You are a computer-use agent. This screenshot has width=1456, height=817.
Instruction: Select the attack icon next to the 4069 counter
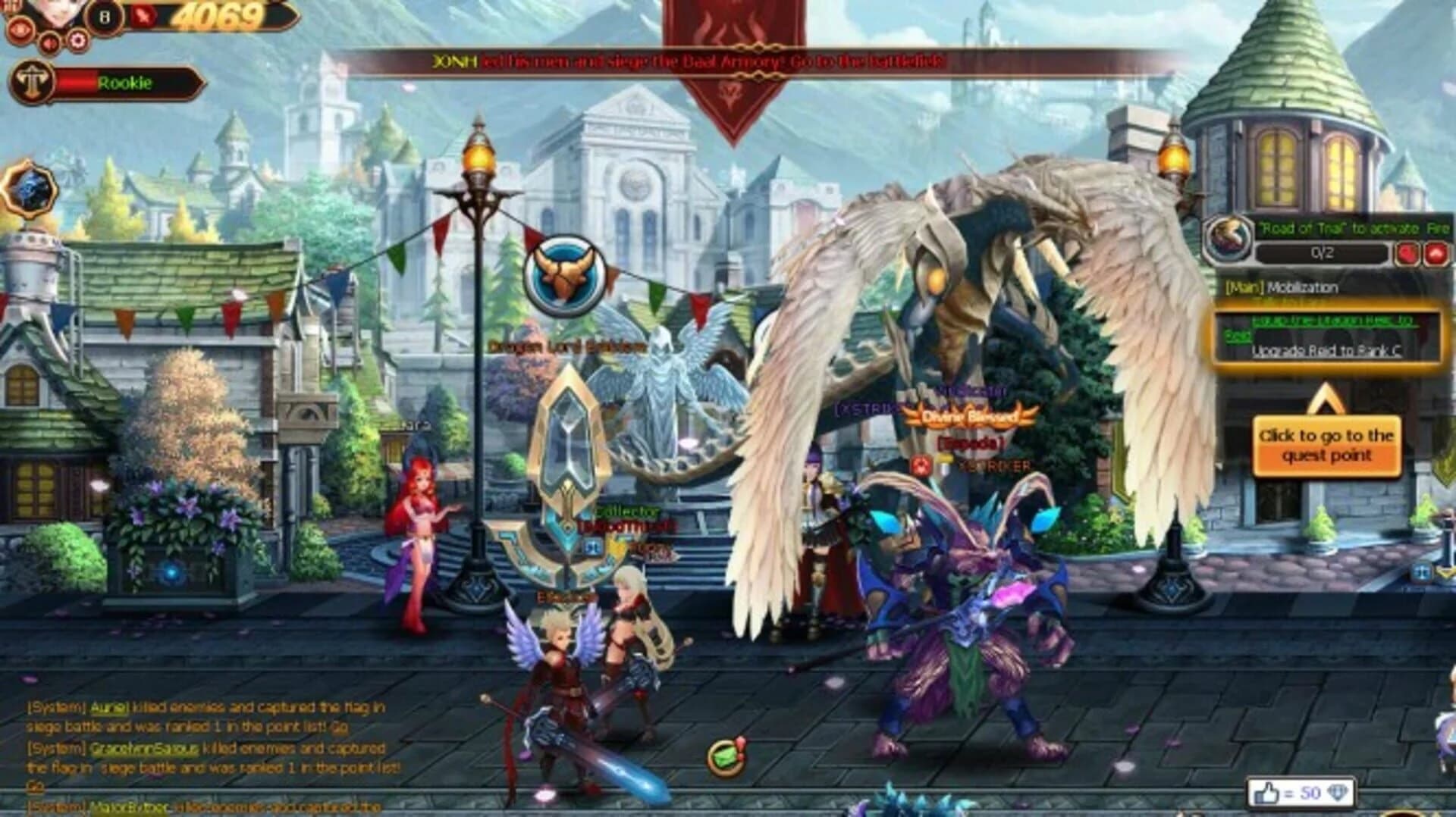coord(142,17)
